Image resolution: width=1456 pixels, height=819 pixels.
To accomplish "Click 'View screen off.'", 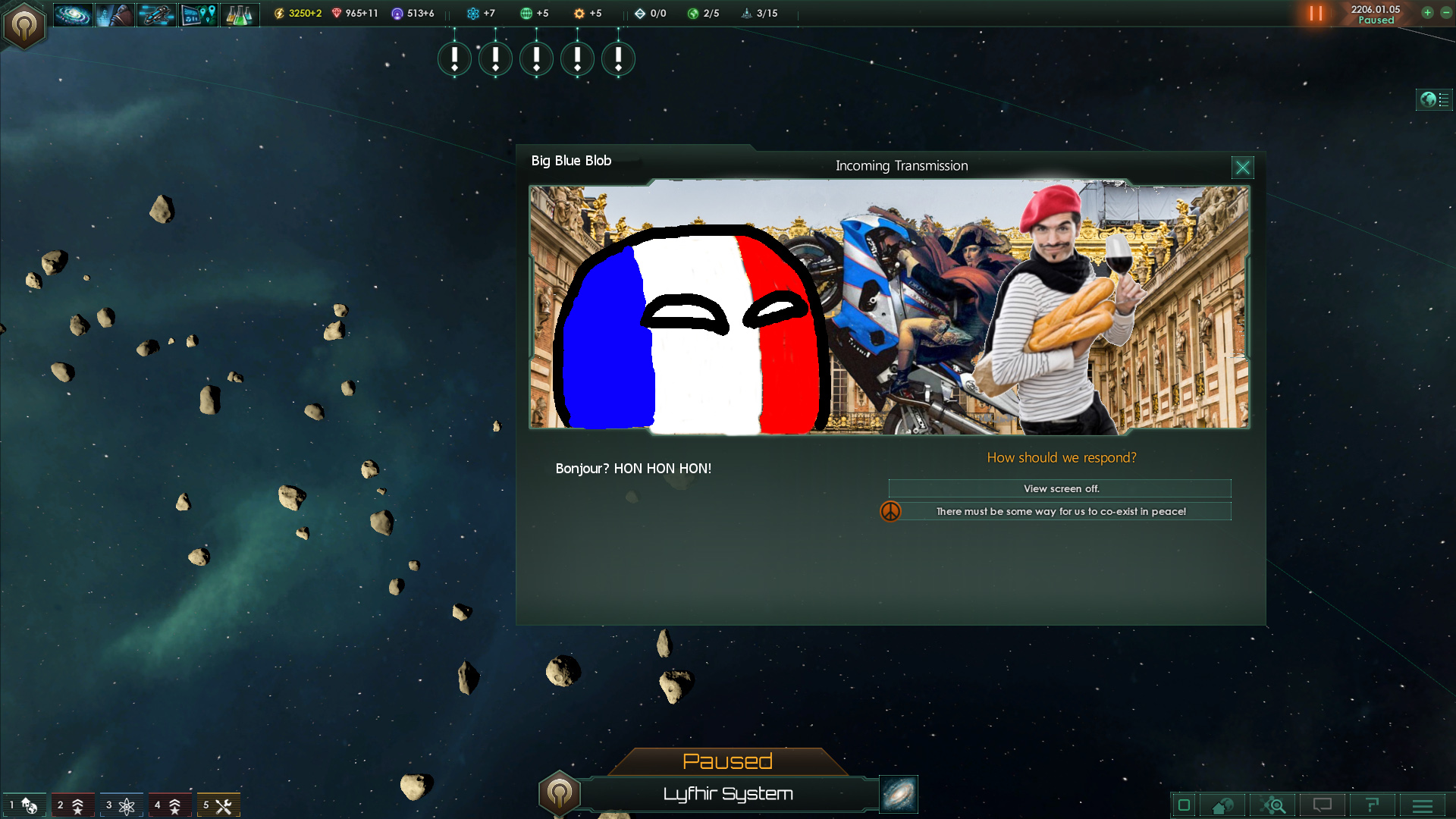I will (x=1060, y=488).
